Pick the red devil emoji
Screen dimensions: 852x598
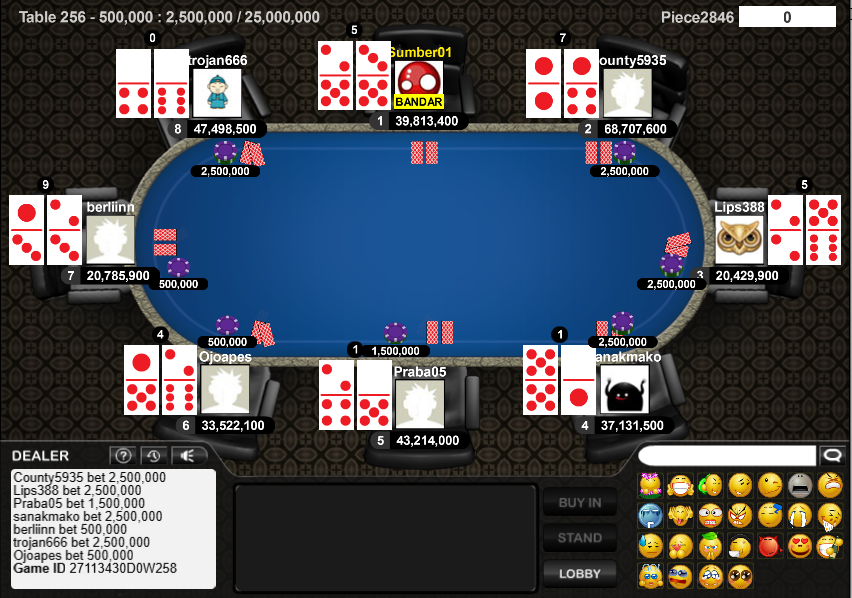point(770,546)
